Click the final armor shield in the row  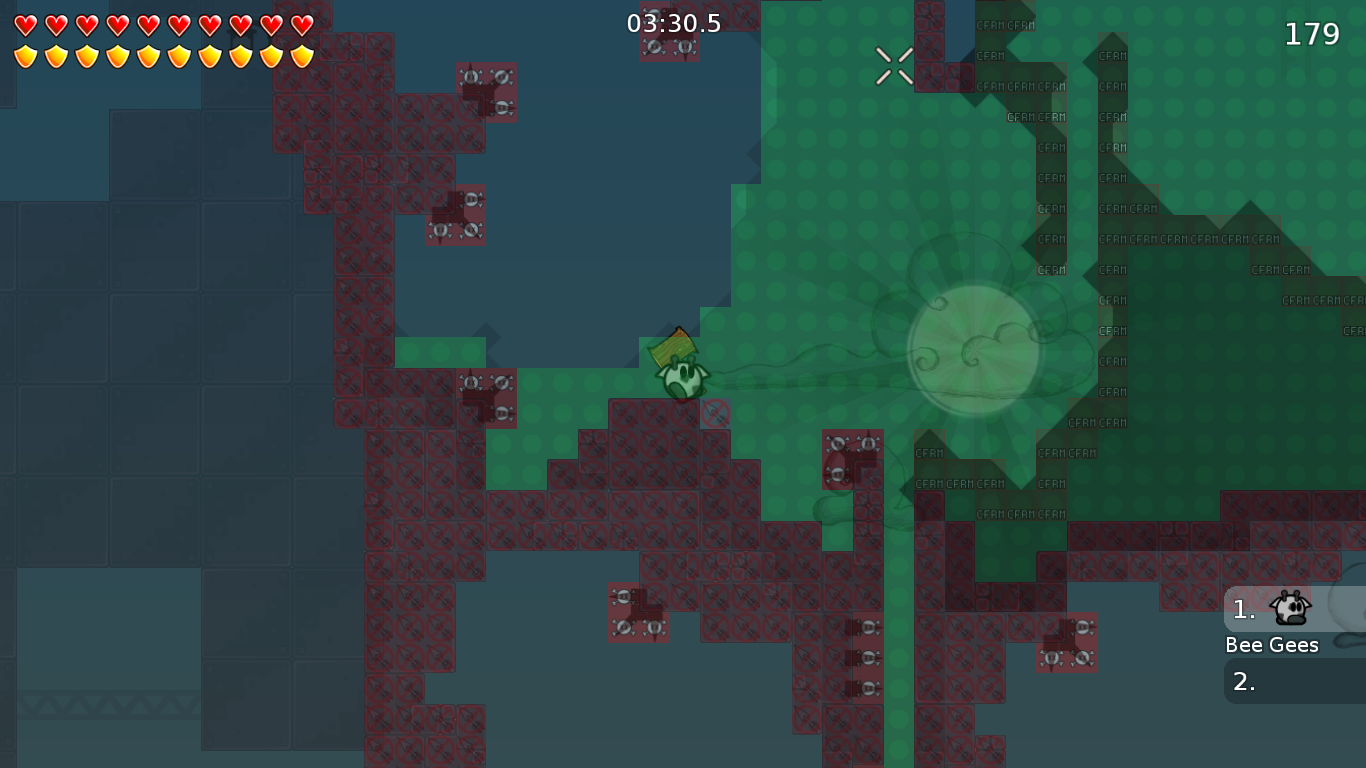(x=302, y=57)
